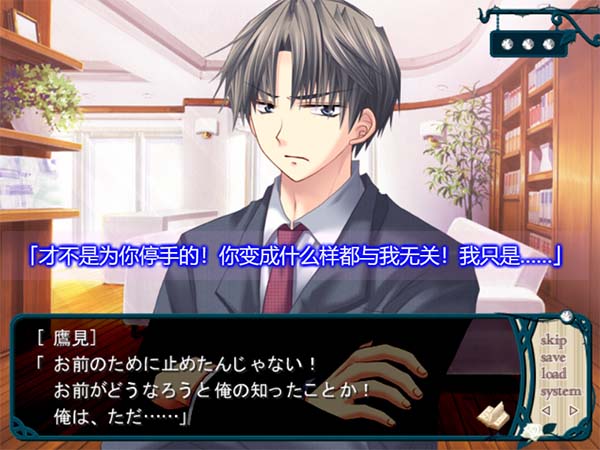Open the save menu
600x450 pixels.
(553, 357)
